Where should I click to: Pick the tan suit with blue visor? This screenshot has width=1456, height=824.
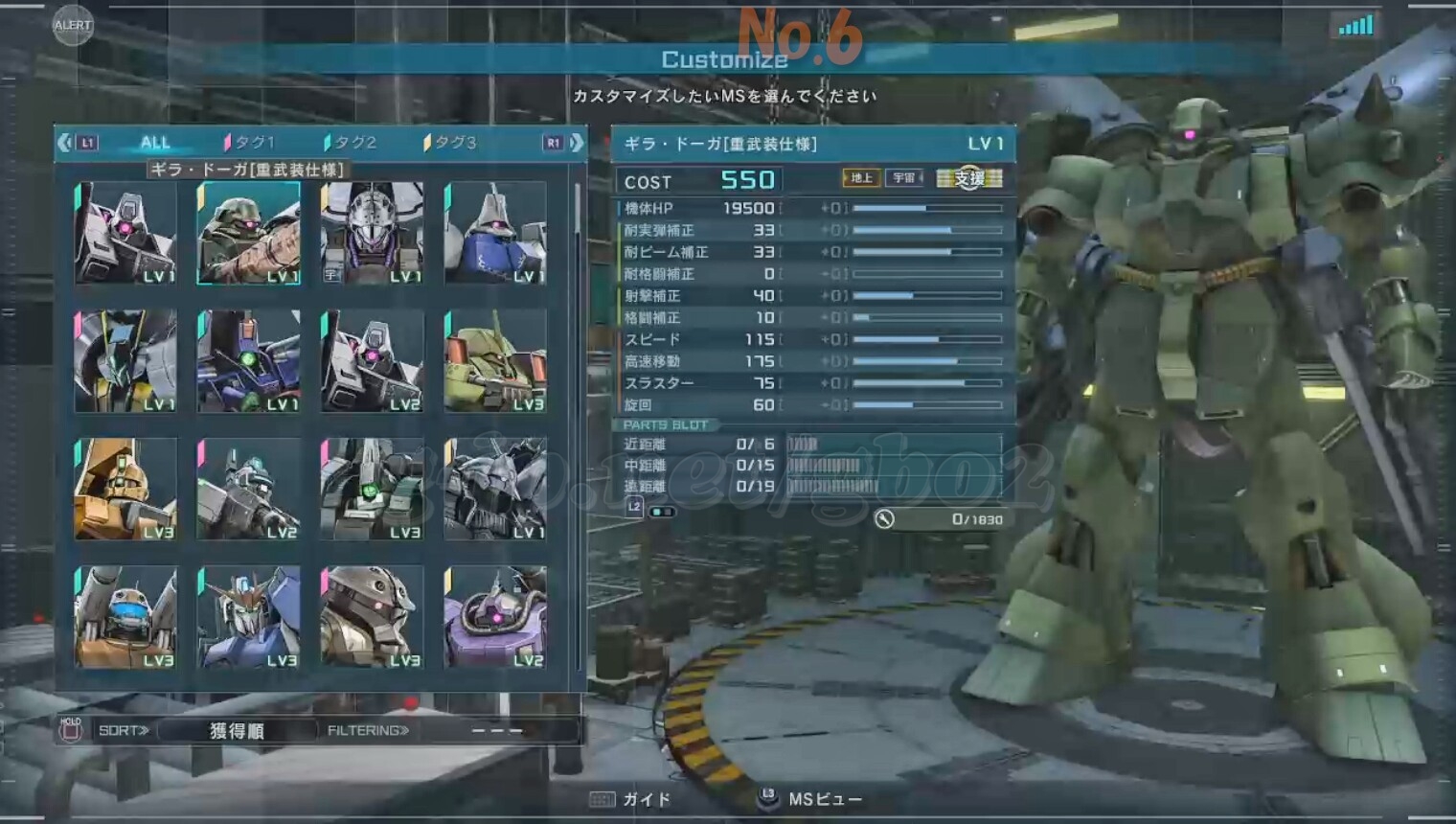[x=125, y=617]
